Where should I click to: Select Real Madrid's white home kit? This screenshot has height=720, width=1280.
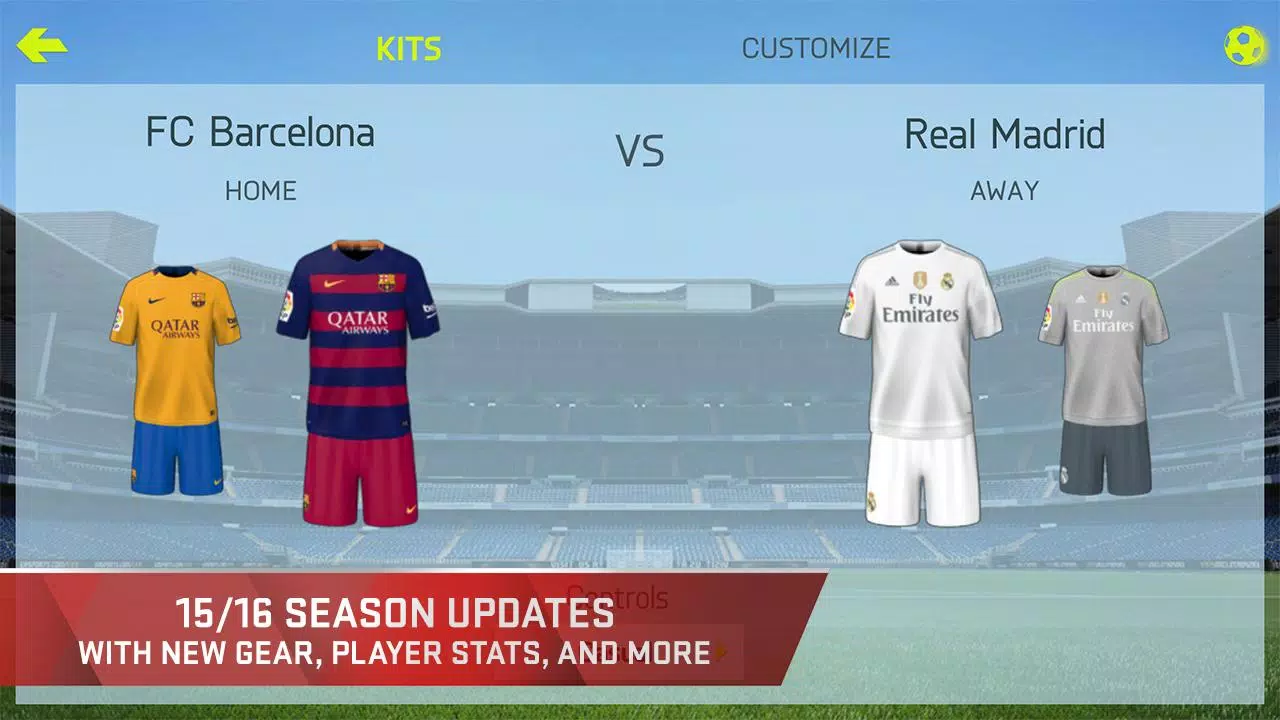(x=920, y=380)
